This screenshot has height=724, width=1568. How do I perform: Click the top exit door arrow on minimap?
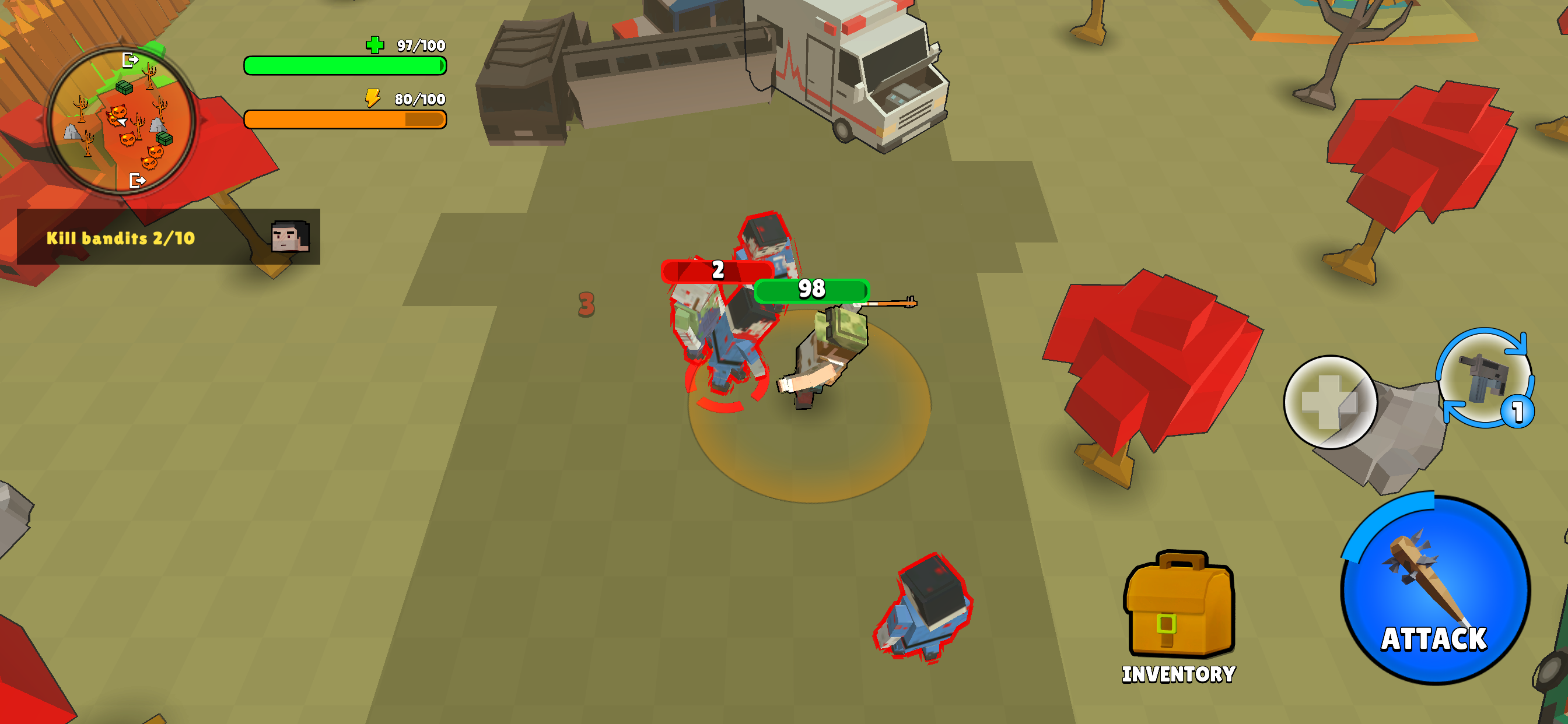(130, 60)
